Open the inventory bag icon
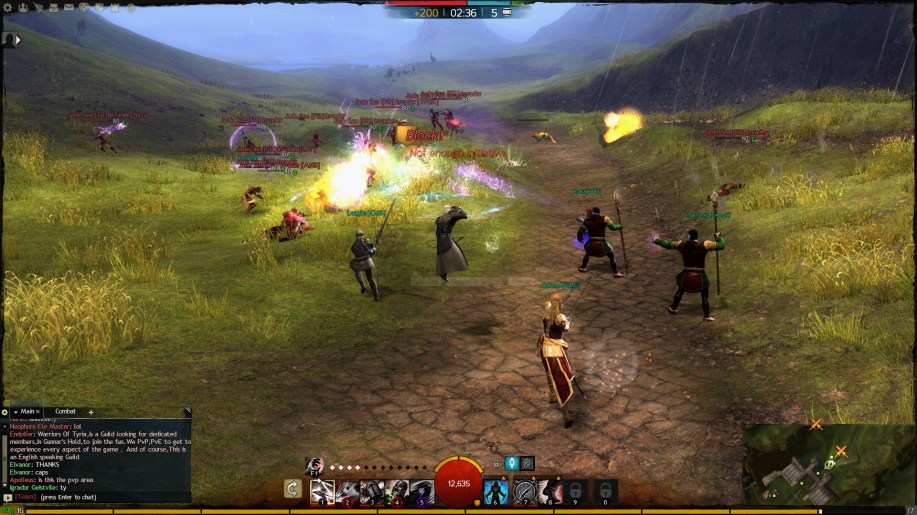This screenshot has height=515, width=917. pos(53,7)
